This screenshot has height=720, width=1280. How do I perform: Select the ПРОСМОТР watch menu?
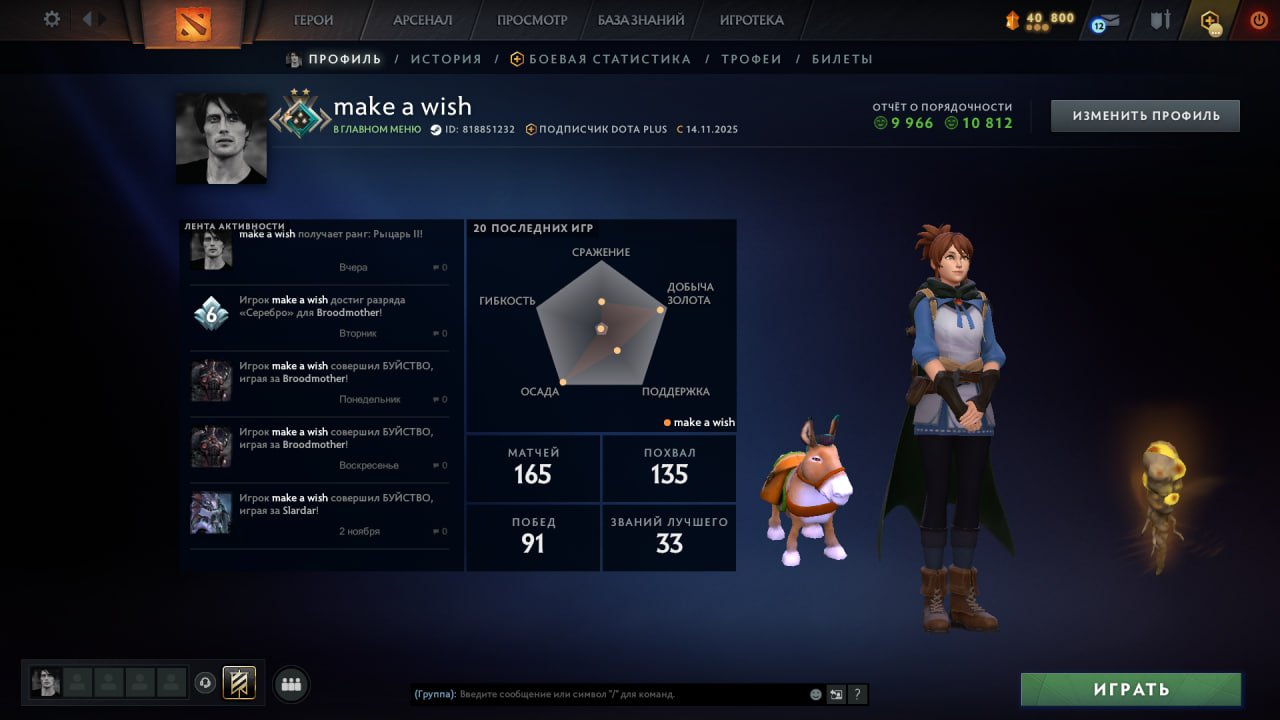pos(531,20)
